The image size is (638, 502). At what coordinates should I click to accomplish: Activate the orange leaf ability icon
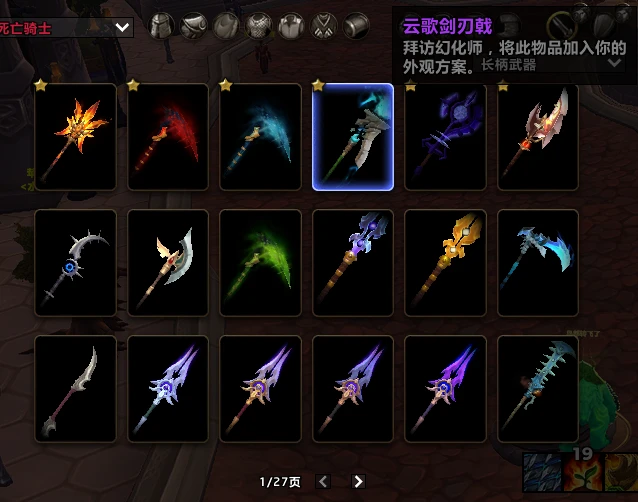(x=580, y=473)
